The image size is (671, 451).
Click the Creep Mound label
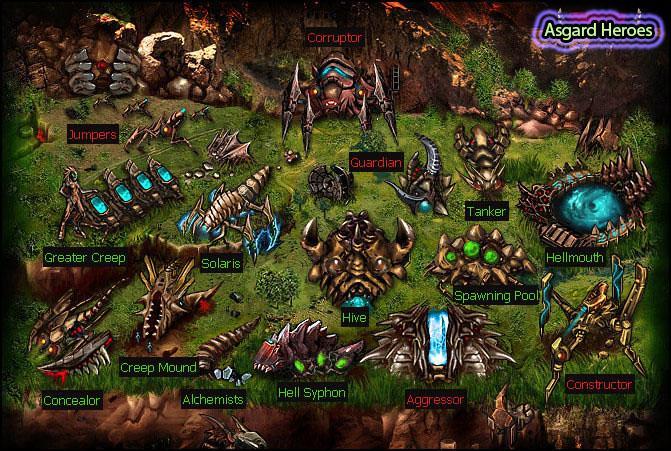tap(156, 367)
